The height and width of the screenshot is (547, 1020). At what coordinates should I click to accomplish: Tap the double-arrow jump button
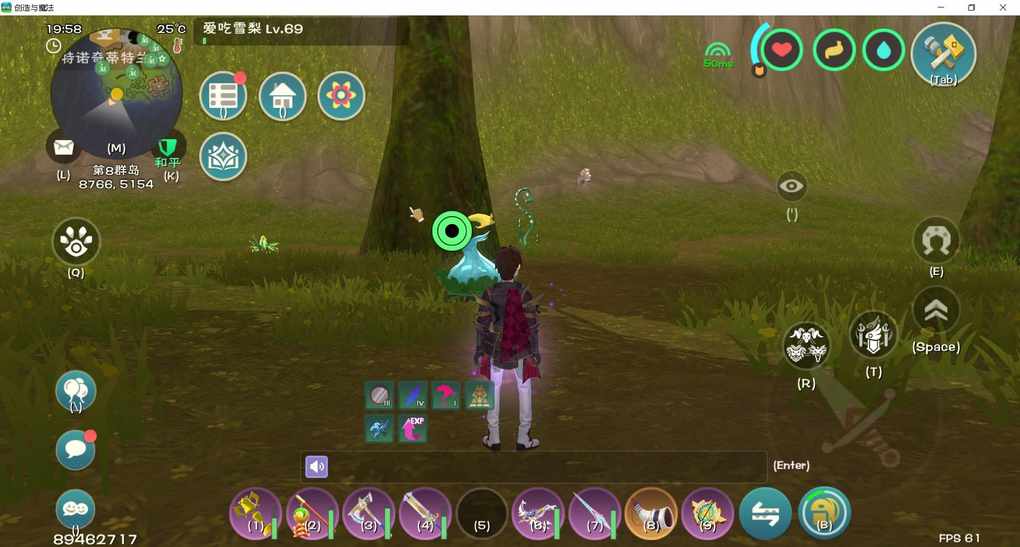click(936, 311)
